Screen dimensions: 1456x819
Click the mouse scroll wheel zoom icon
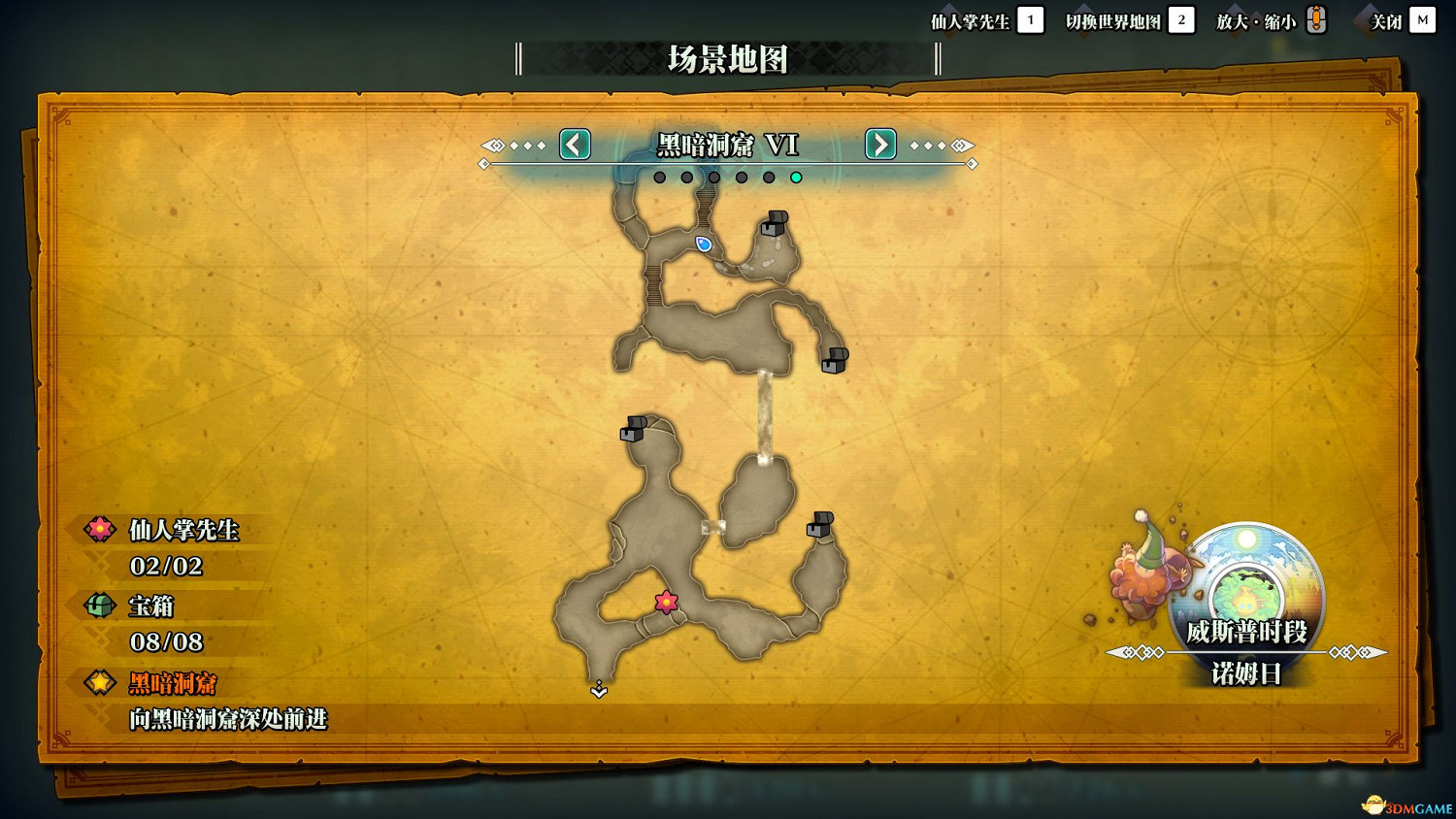(x=1315, y=18)
